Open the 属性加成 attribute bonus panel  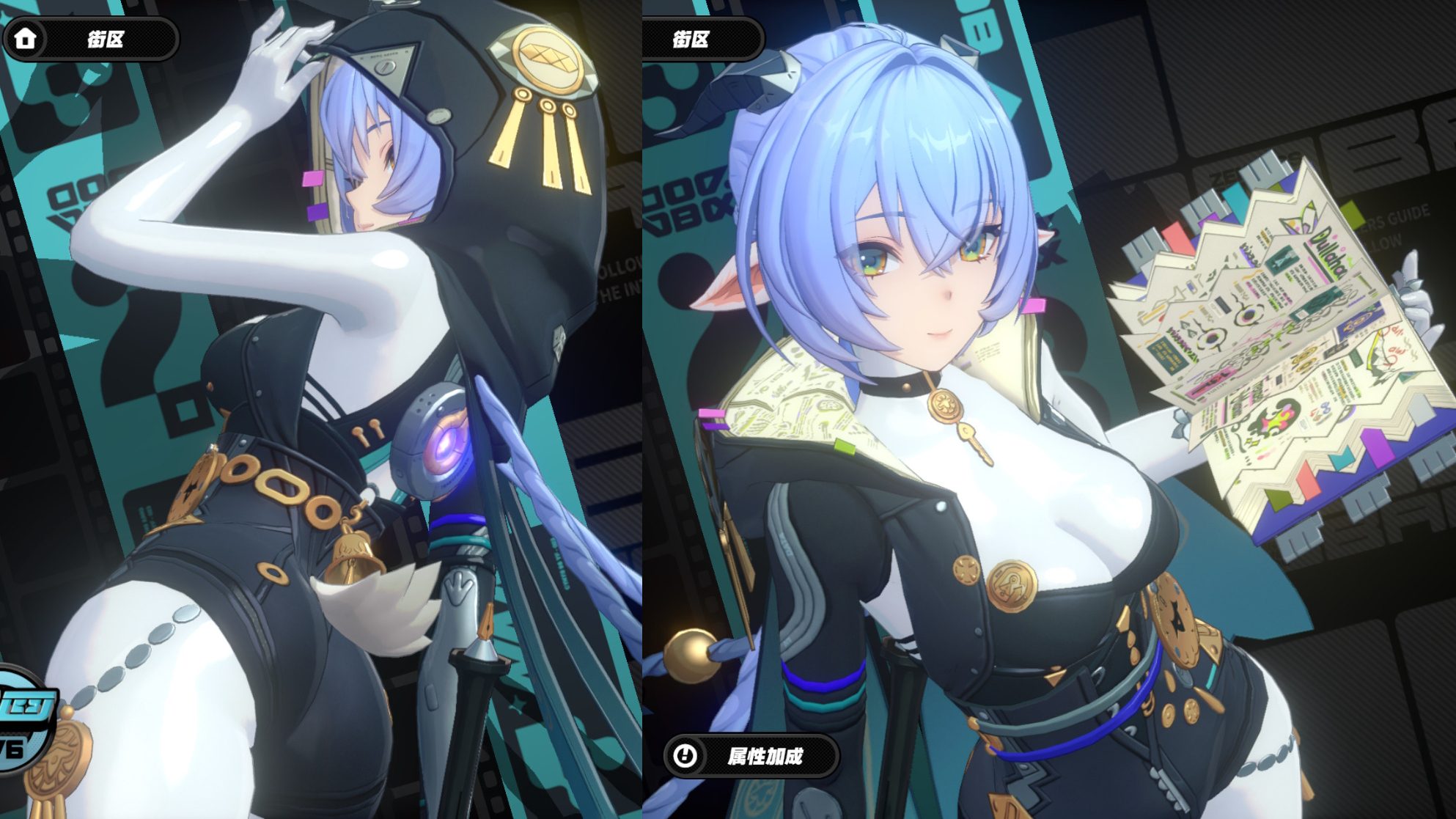click(x=751, y=756)
